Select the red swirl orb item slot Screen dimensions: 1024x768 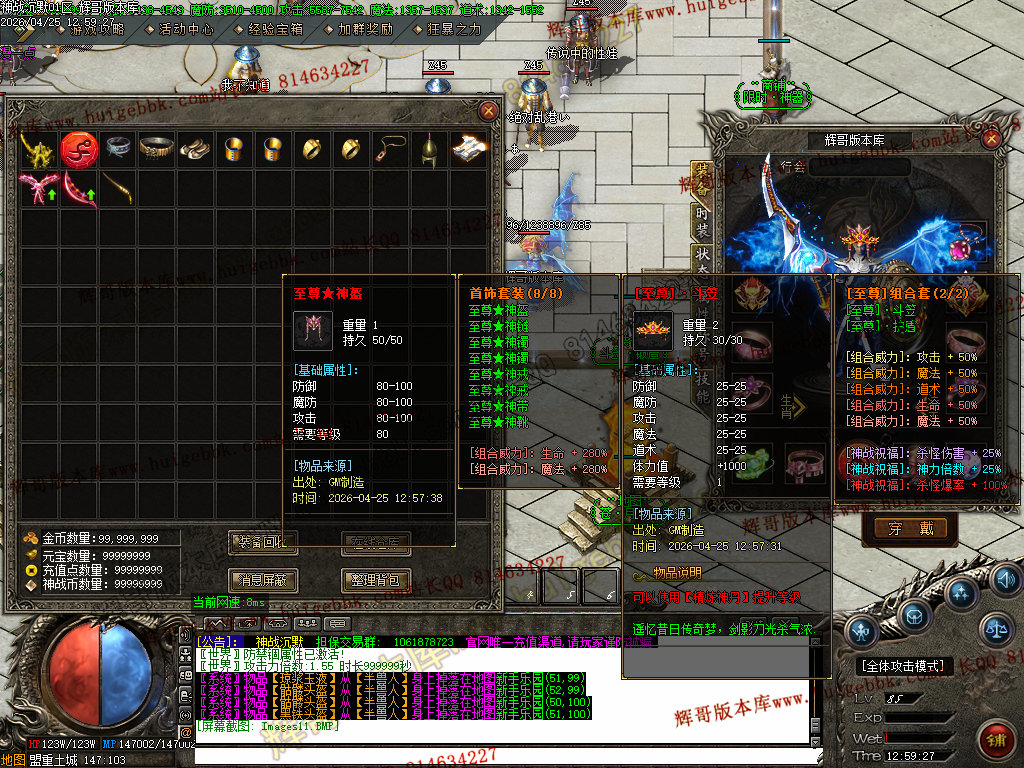[x=78, y=150]
